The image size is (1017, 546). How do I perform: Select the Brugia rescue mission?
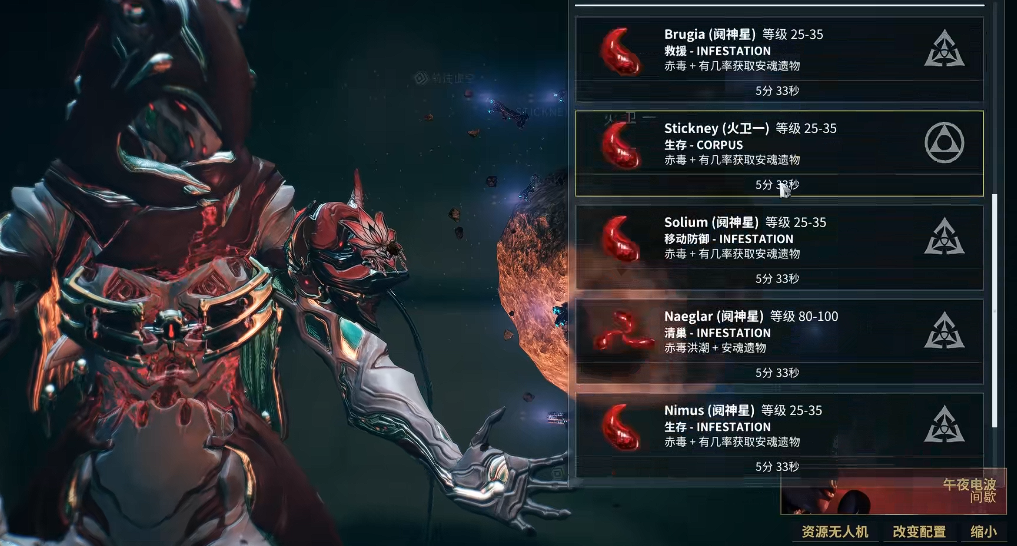778,58
